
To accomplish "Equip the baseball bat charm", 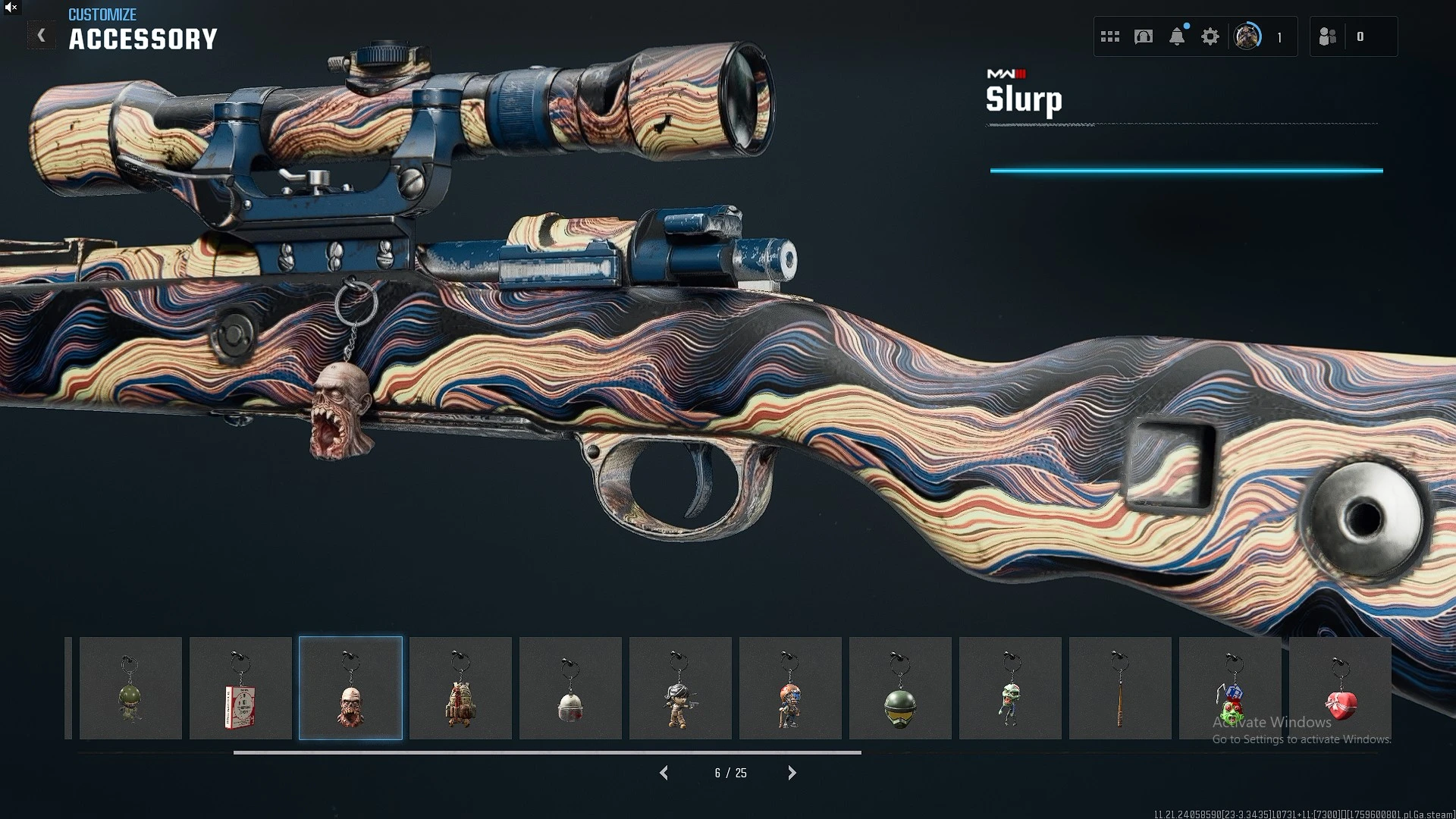I will pyautogui.click(x=1120, y=689).
